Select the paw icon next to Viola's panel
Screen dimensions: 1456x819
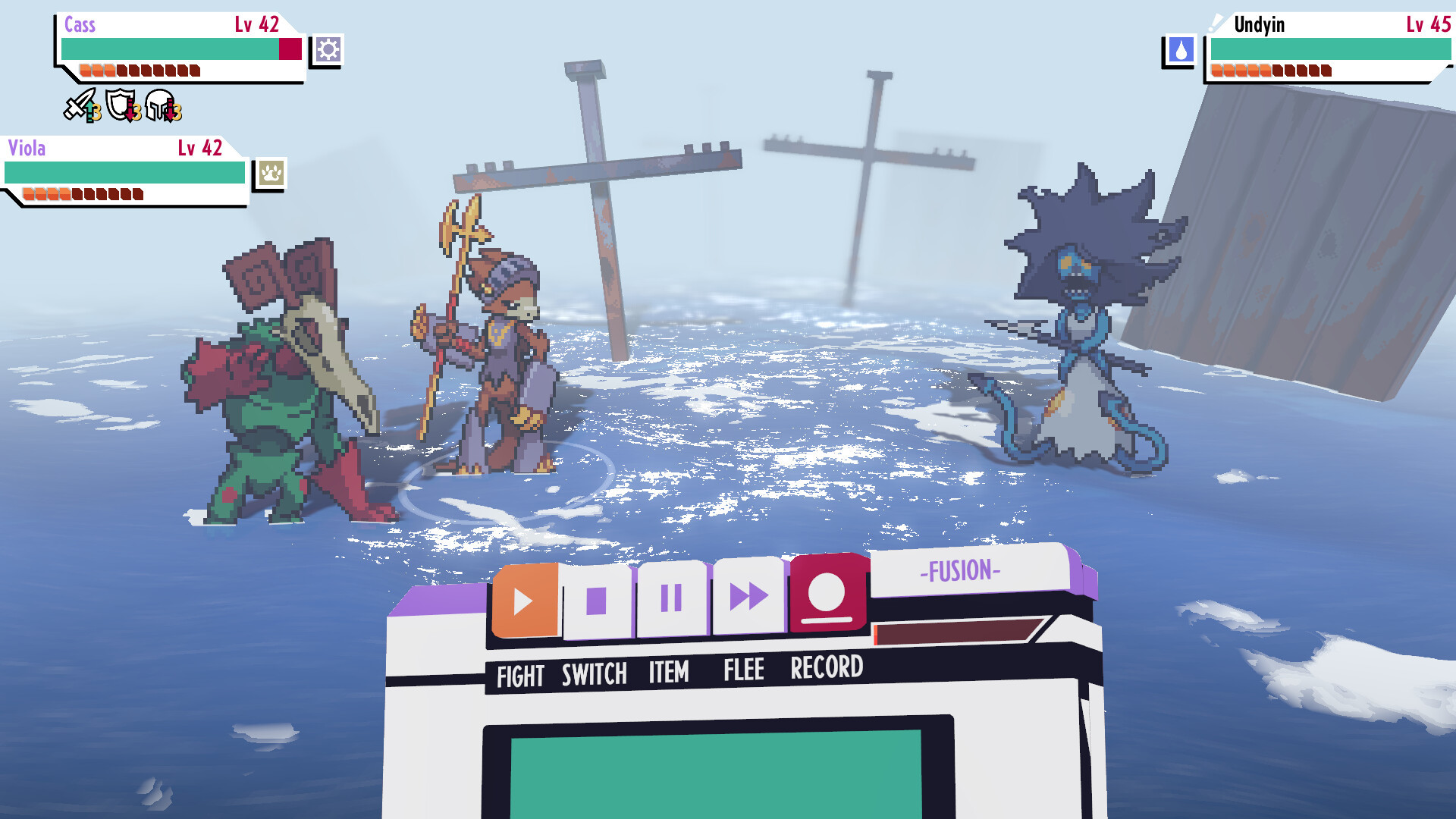[271, 173]
